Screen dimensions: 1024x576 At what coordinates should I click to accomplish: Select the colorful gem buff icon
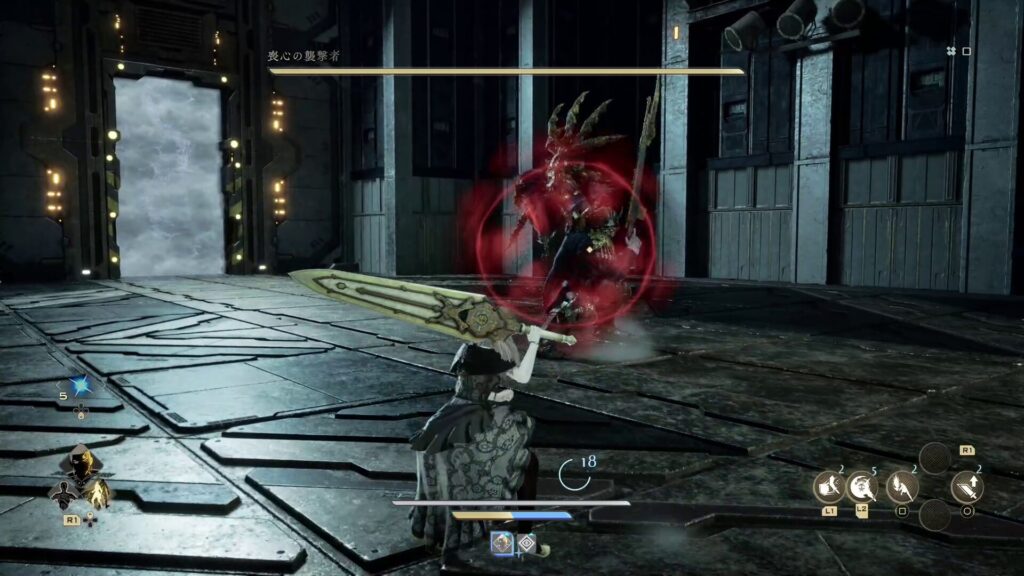[502, 543]
